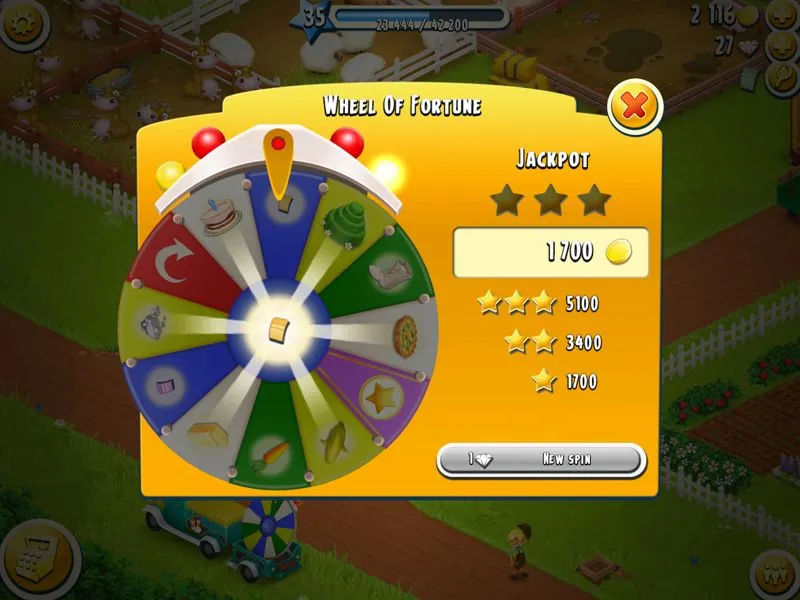Open the magnifying glass button

tap(780, 79)
